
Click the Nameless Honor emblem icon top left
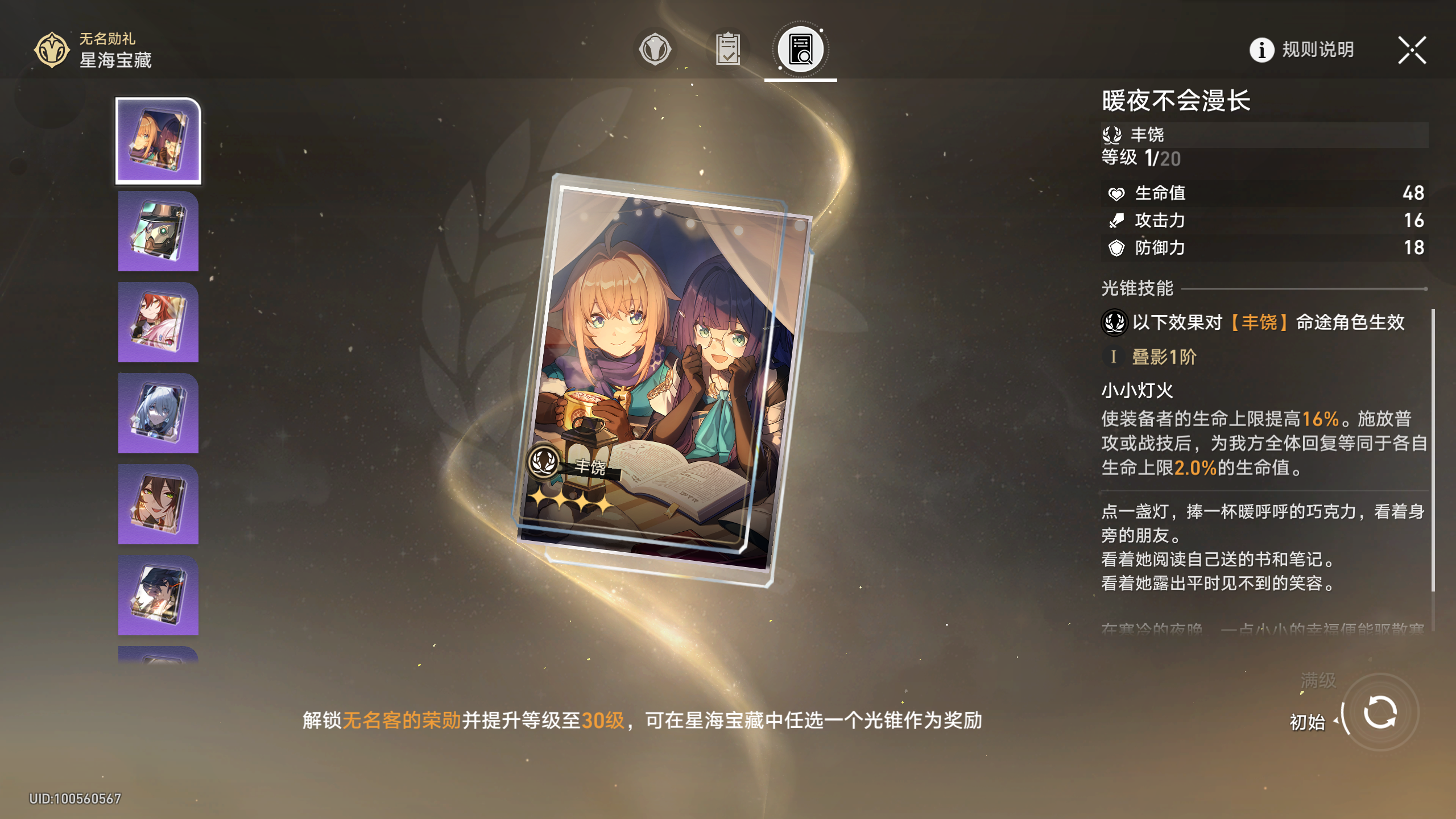51,50
